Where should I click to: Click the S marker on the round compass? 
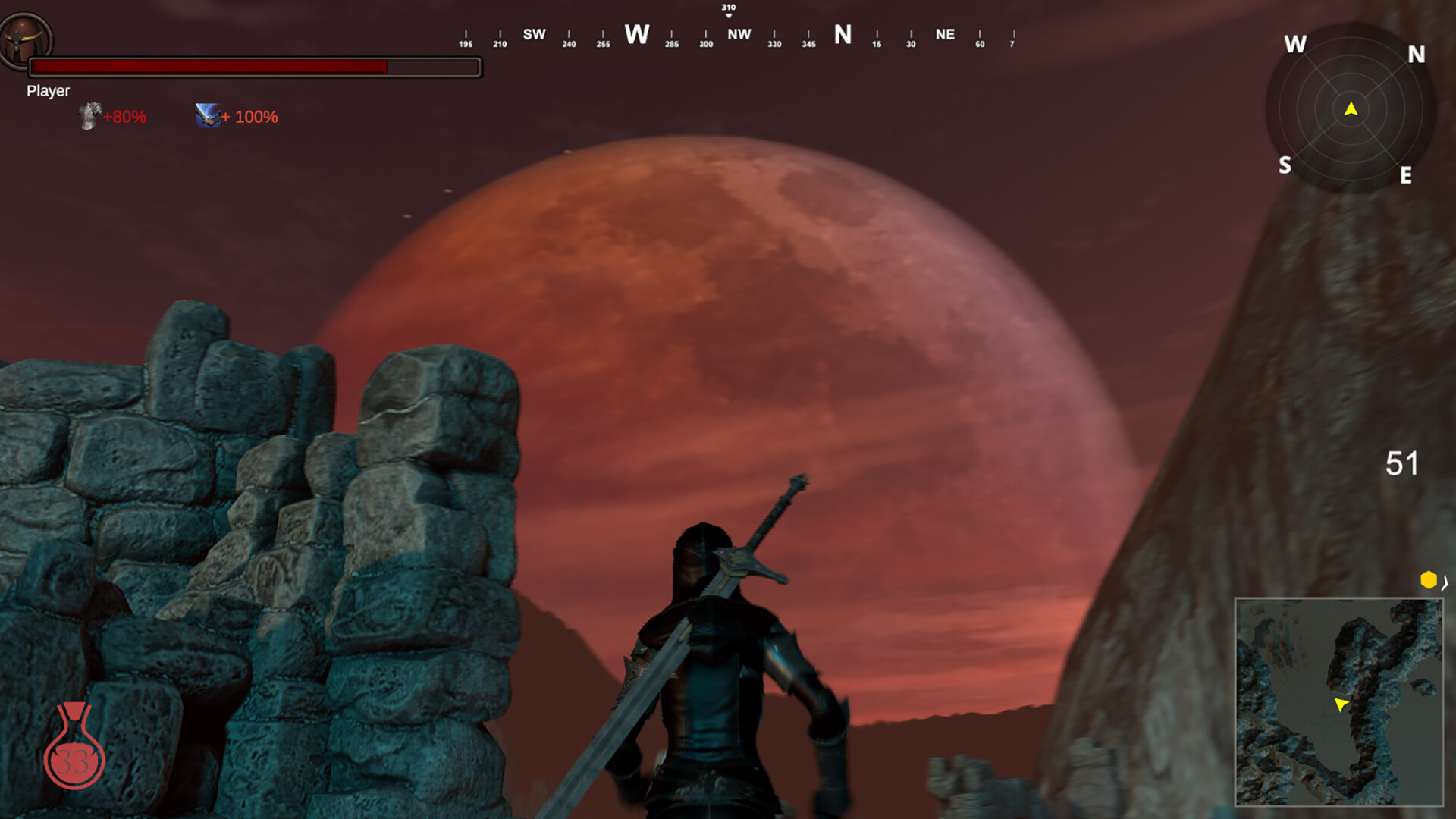pos(1285,164)
